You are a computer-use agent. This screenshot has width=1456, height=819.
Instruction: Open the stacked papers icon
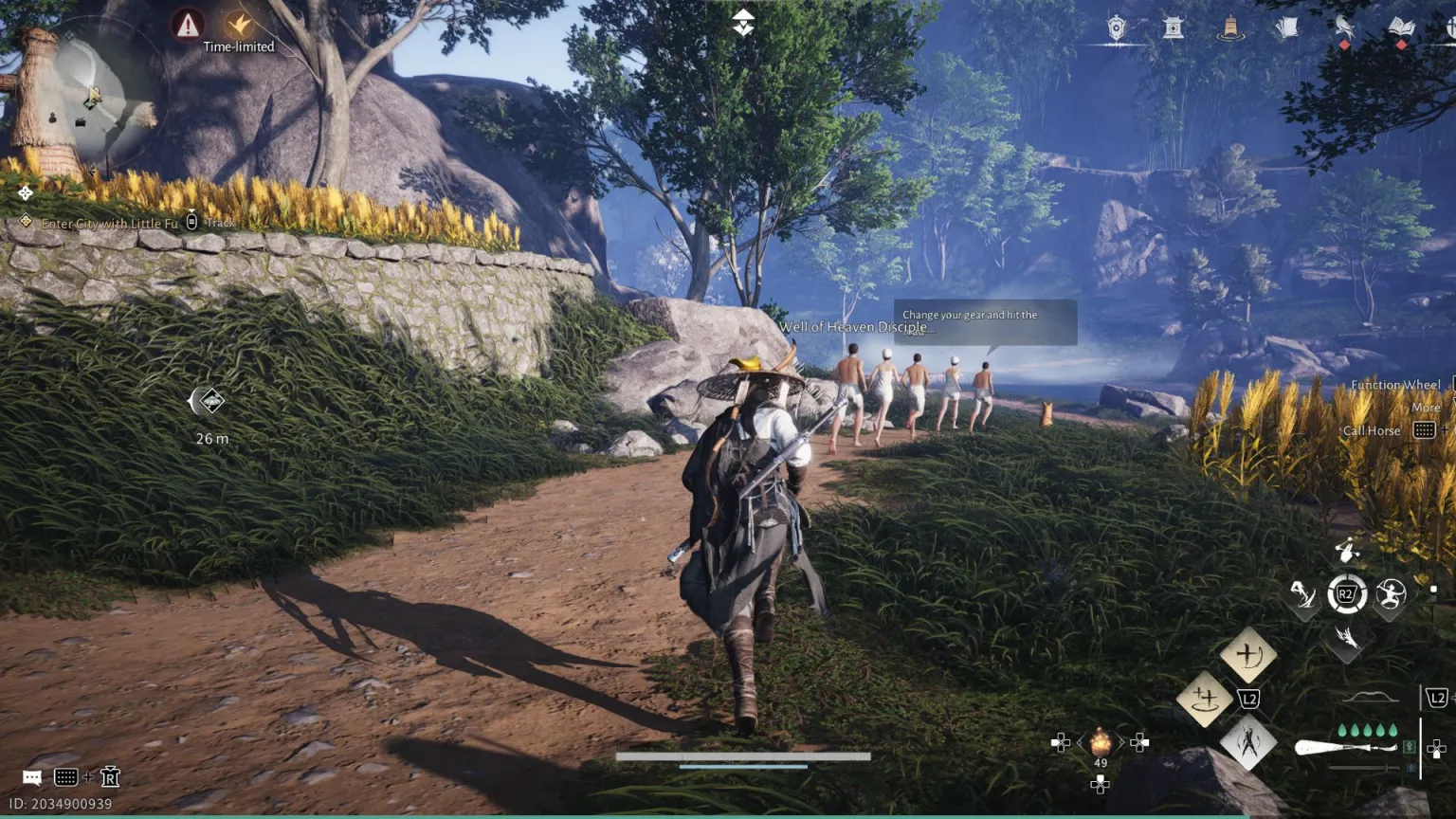click(1286, 28)
